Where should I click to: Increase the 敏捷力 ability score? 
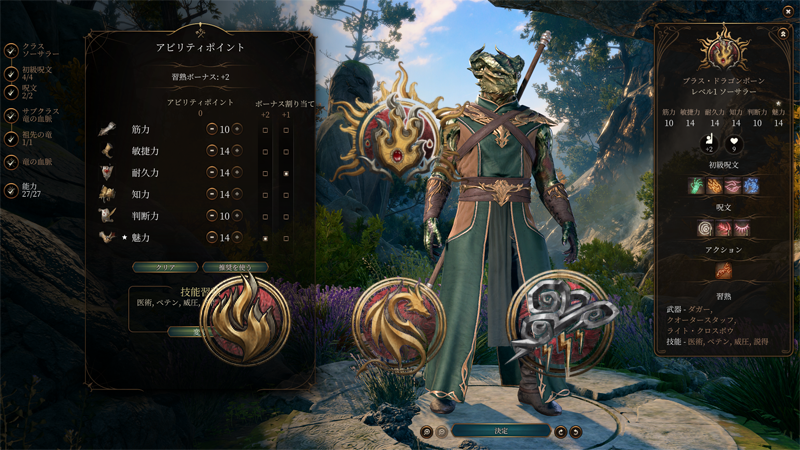237,151
